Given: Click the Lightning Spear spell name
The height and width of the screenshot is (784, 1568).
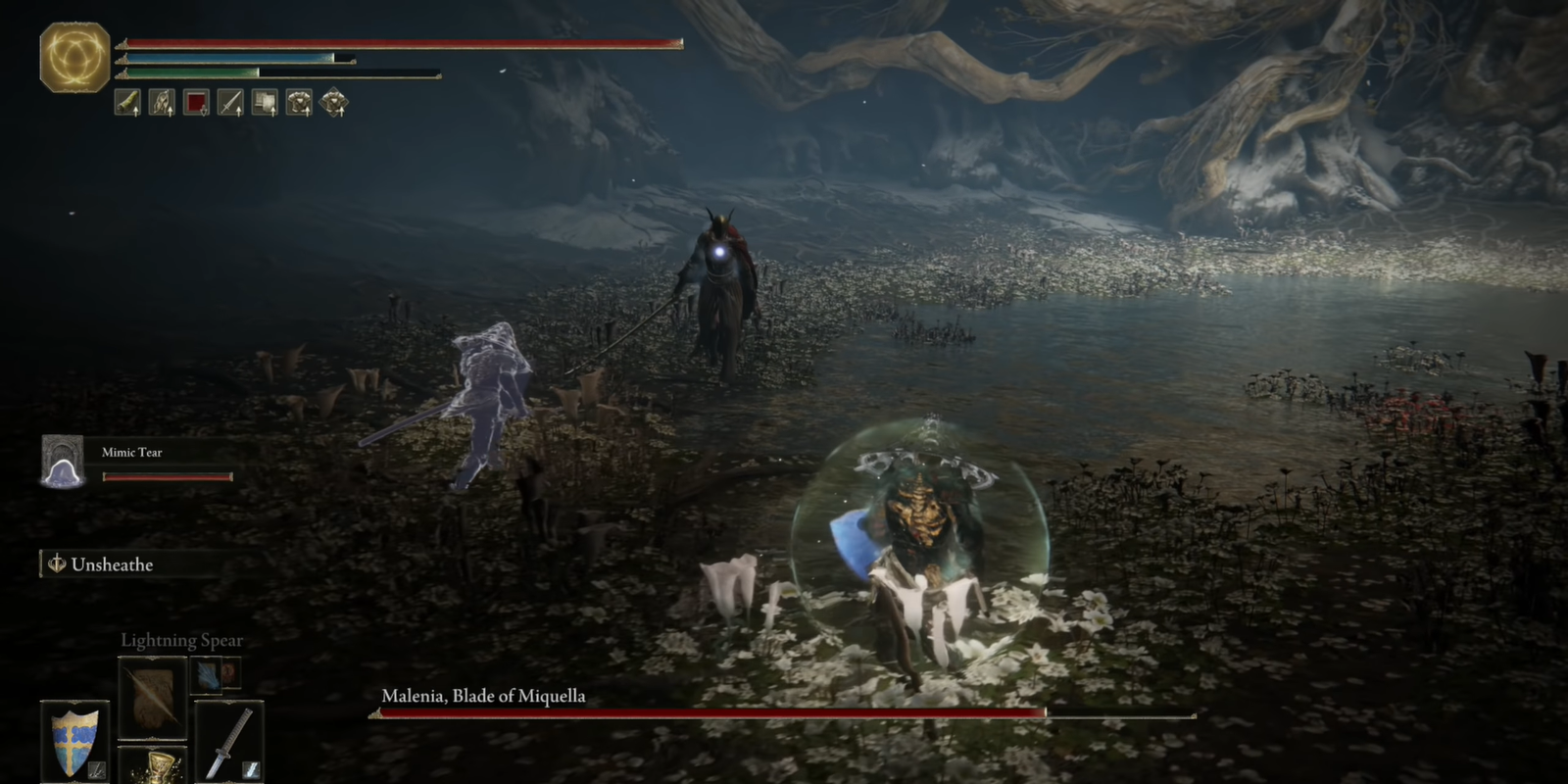Looking at the screenshot, I should click(182, 640).
